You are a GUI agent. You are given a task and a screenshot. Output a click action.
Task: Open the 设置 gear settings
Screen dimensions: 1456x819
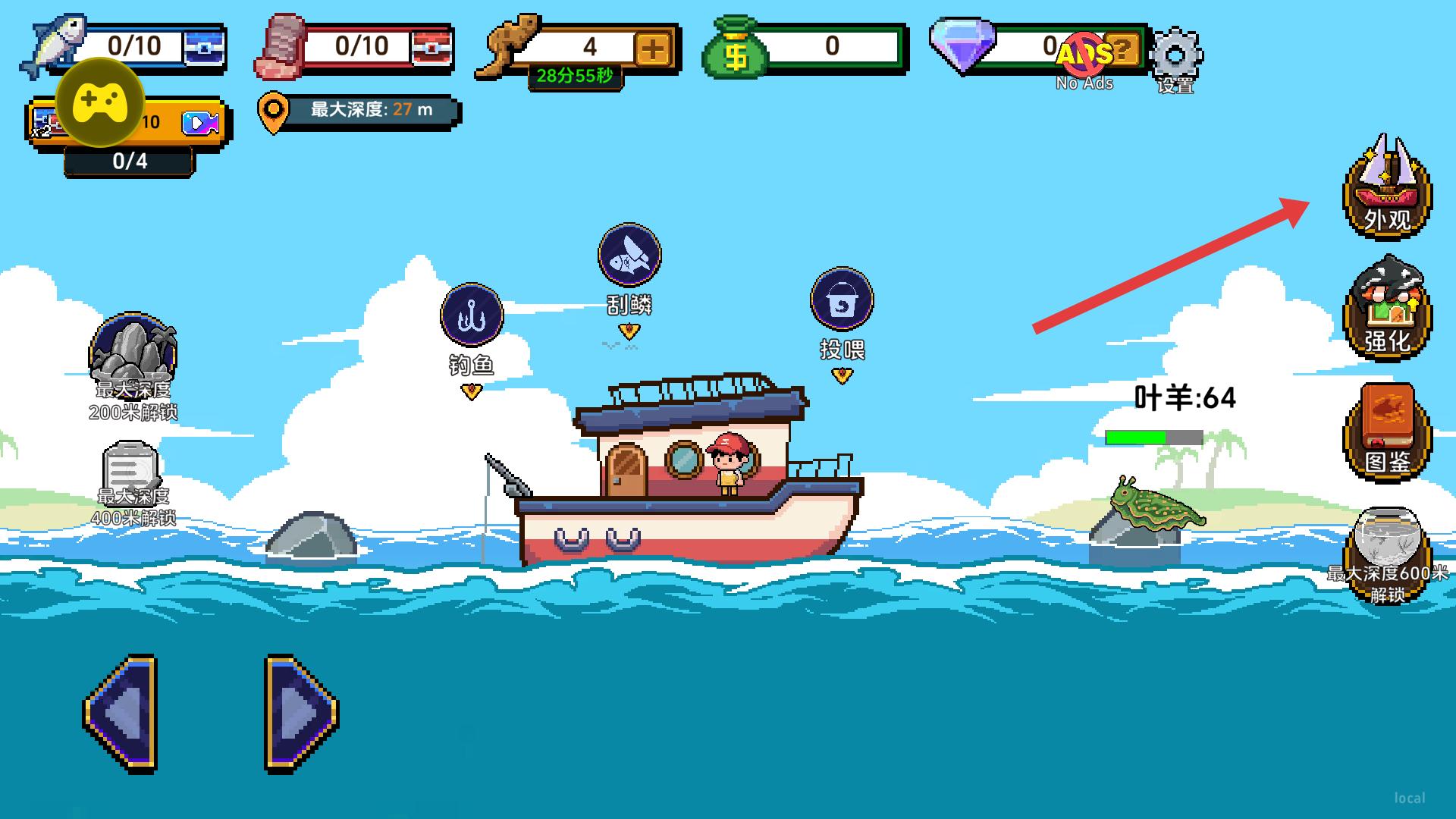pos(1175,55)
